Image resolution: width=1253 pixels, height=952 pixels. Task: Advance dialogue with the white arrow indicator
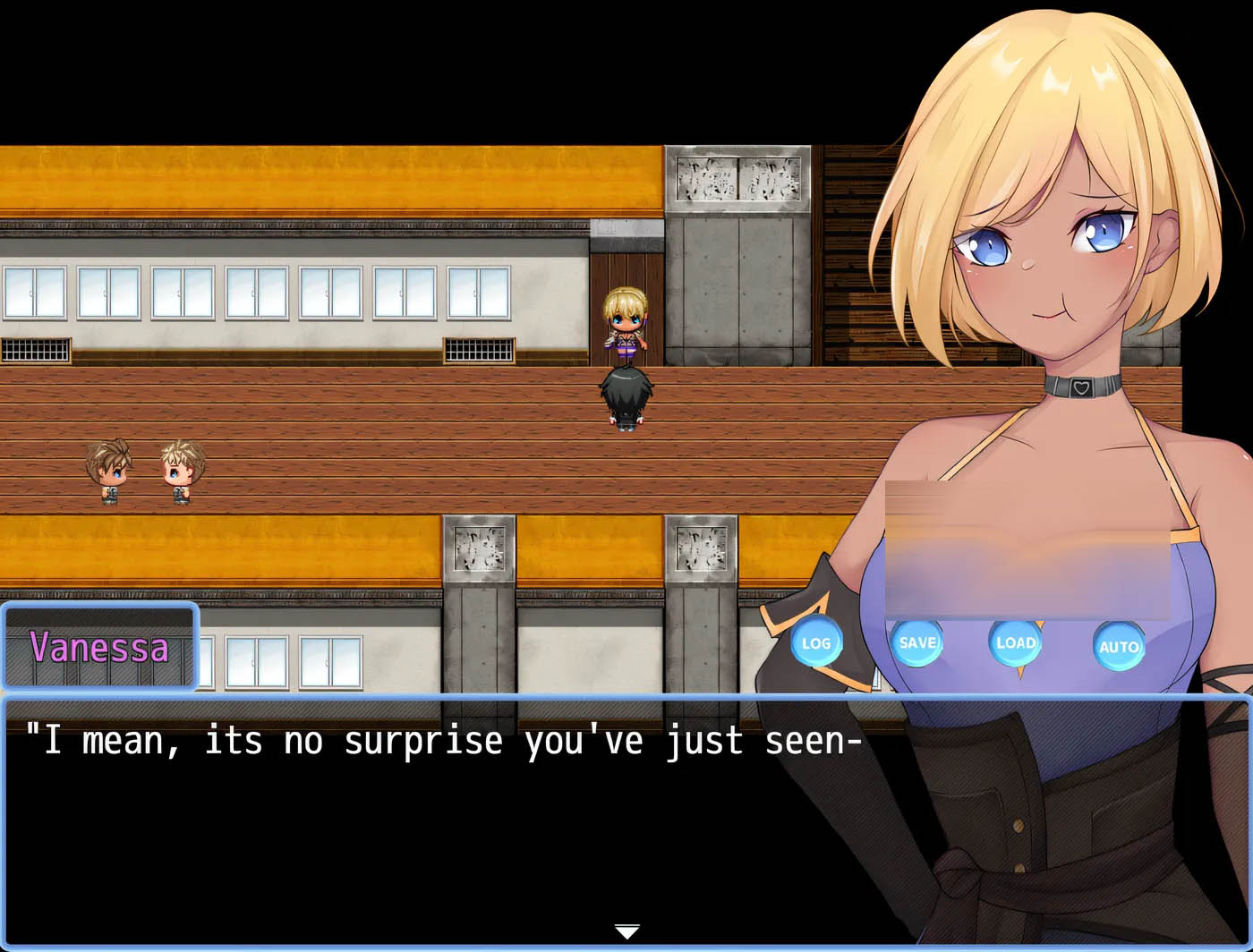[x=626, y=932]
